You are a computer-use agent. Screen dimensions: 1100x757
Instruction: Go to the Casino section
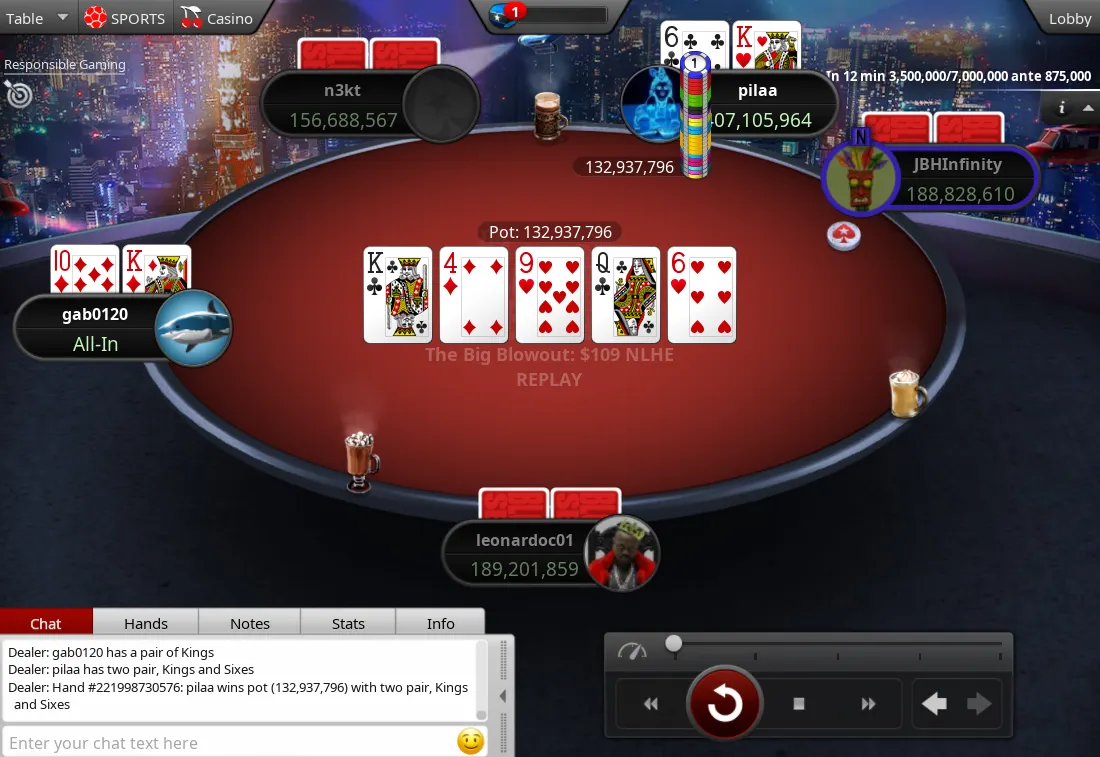tap(217, 18)
